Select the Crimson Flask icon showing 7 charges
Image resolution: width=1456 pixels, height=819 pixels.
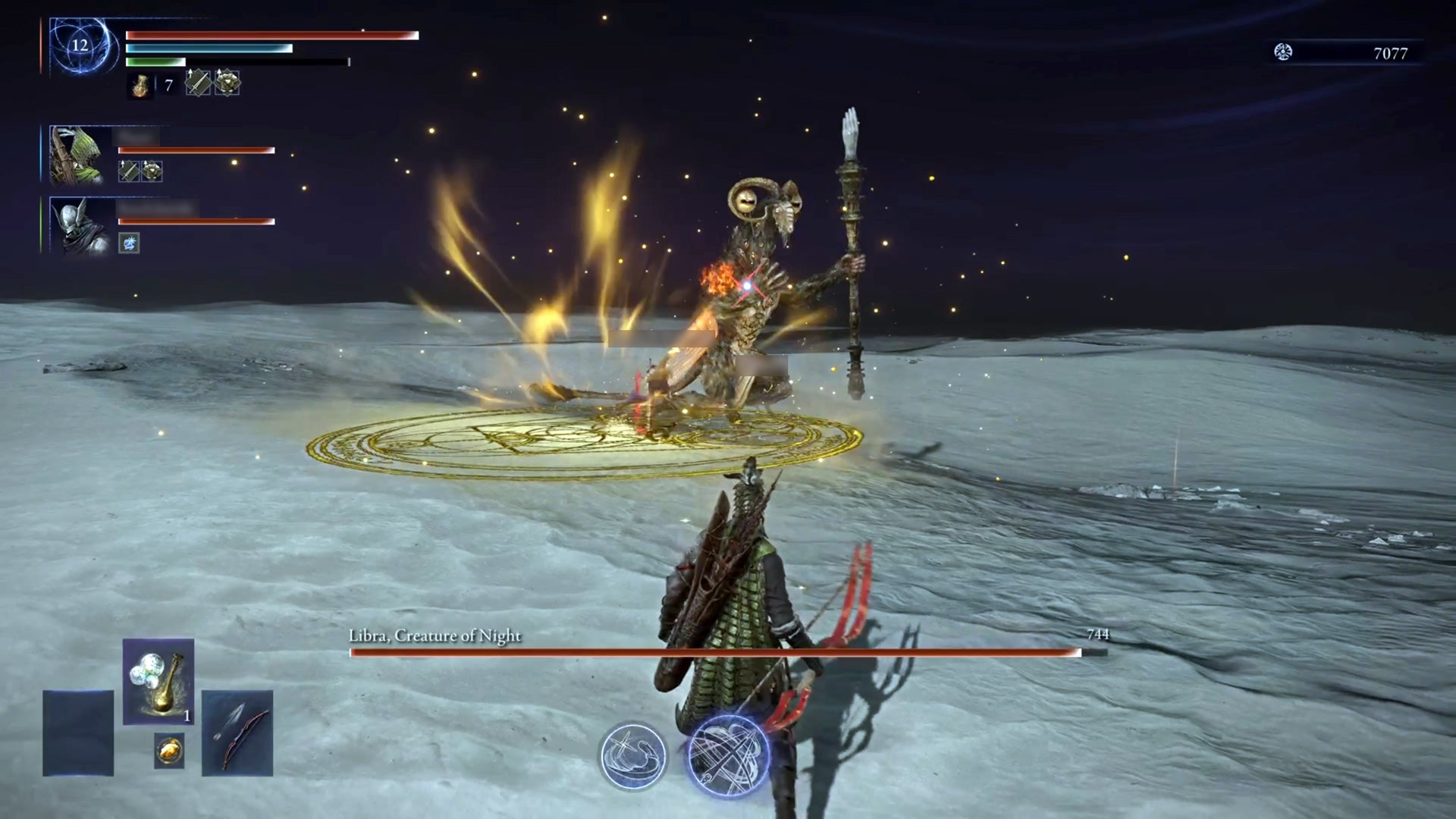point(140,86)
